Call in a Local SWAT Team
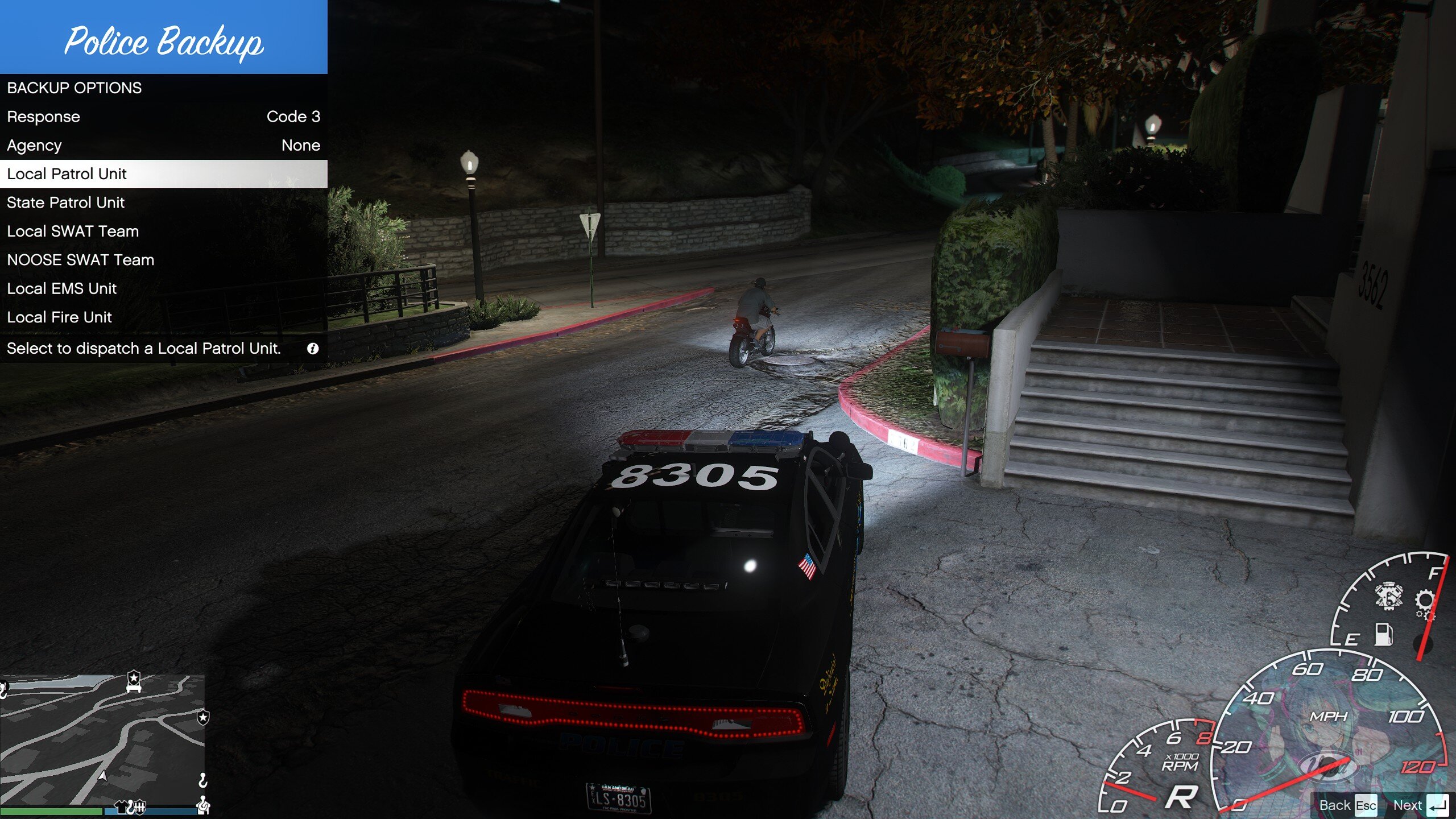This screenshot has width=1456, height=819. 163,231
